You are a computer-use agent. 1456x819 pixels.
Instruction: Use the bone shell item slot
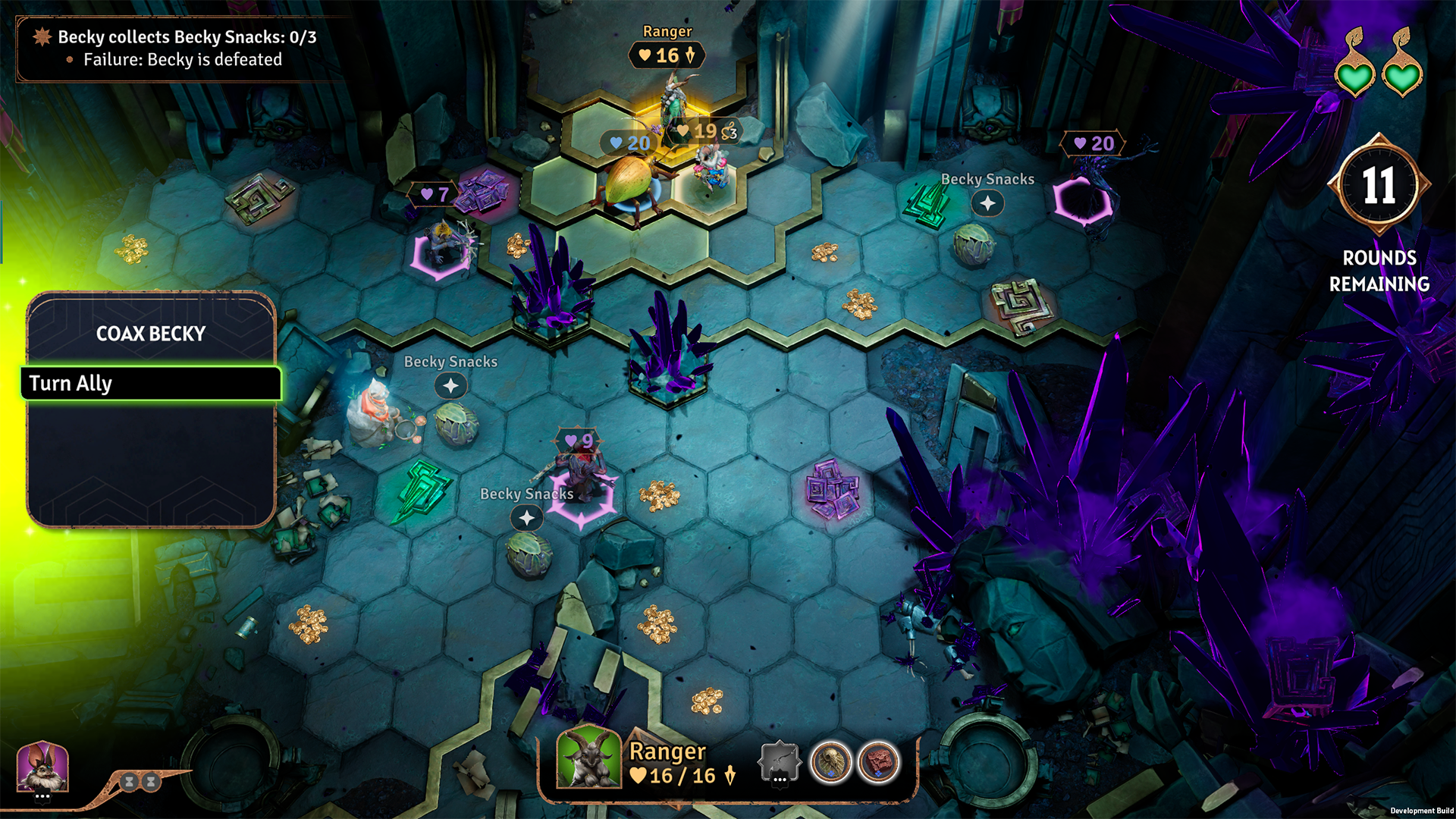(830, 761)
